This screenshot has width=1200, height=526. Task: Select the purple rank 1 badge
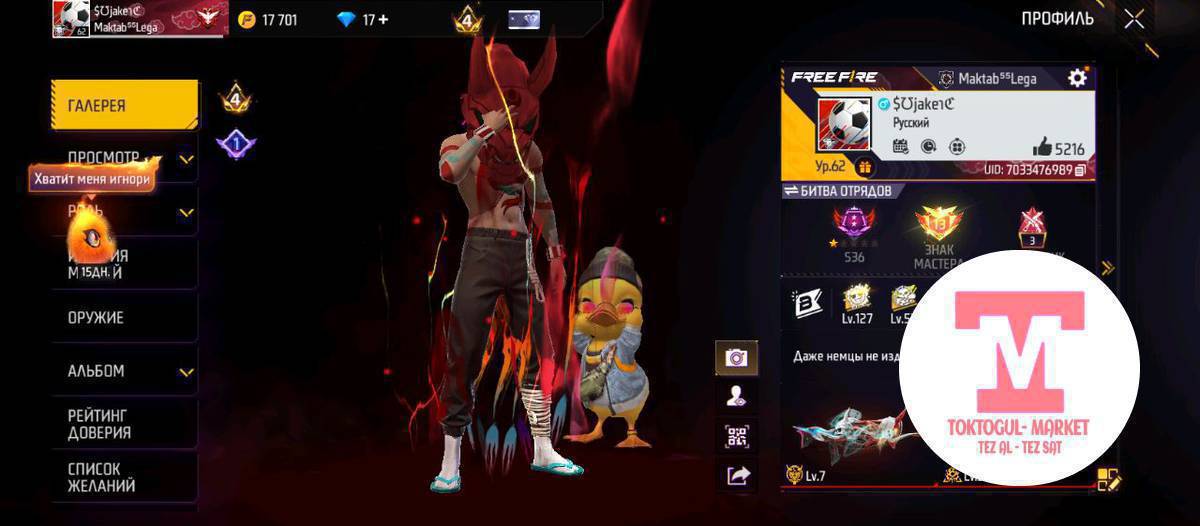235,145
